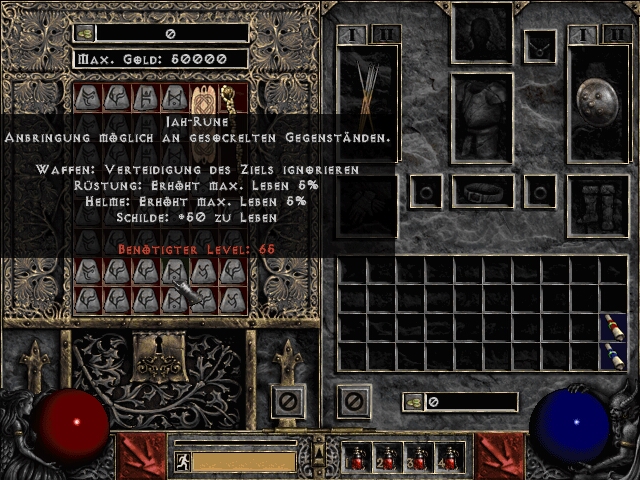The height and width of the screenshot is (480, 640).
Task: Select the belt equipment slot
Action: click(482, 190)
